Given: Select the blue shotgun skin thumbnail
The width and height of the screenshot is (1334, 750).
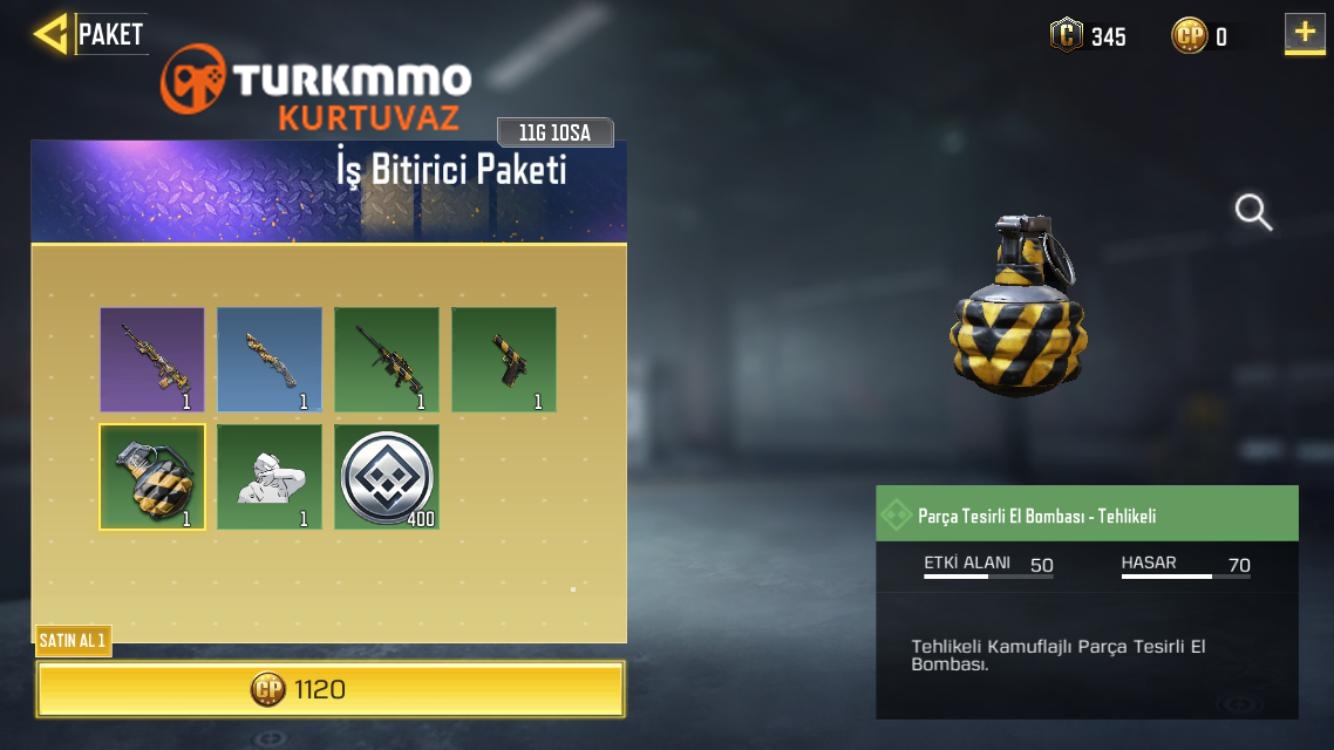Looking at the screenshot, I should coord(269,360).
